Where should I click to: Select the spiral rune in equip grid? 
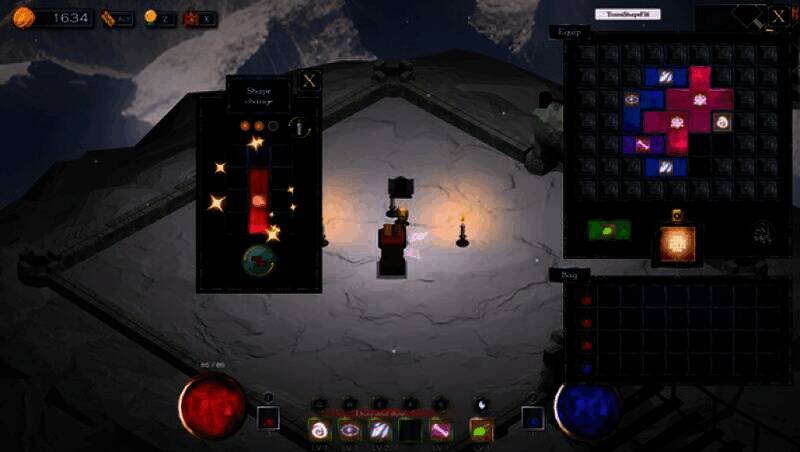coord(720,121)
